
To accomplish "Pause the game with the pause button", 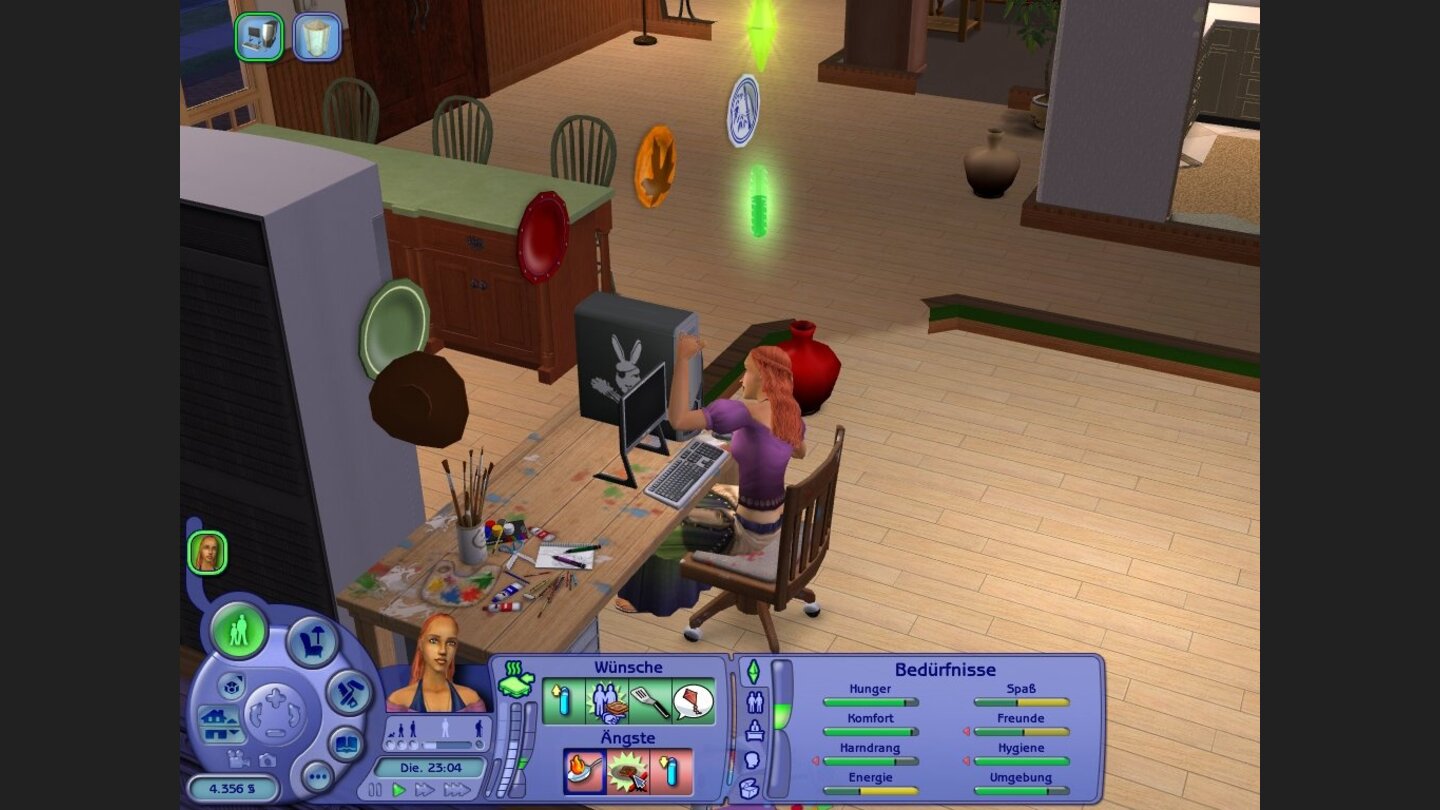I will coord(378,790).
